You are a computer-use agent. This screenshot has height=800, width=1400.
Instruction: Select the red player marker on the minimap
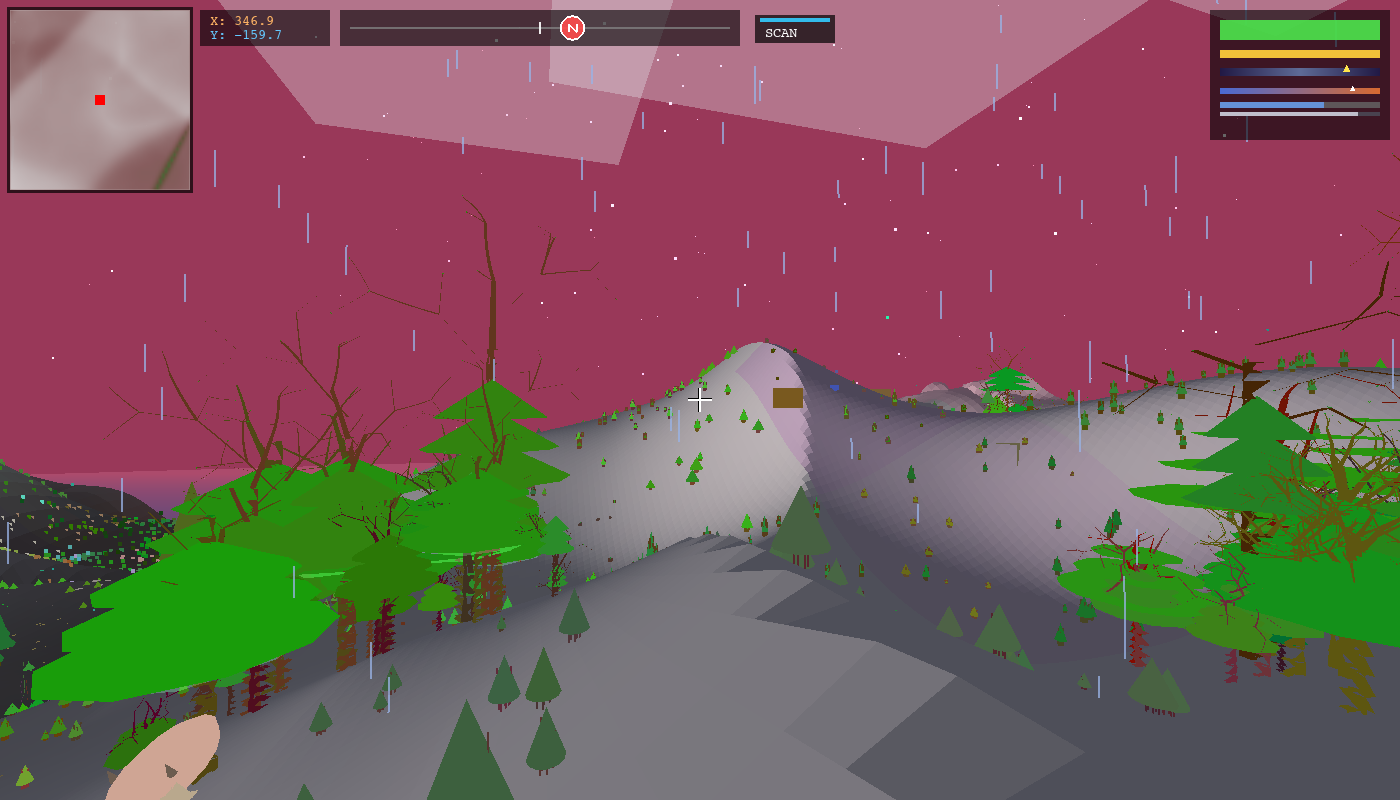pyautogui.click(x=99, y=99)
